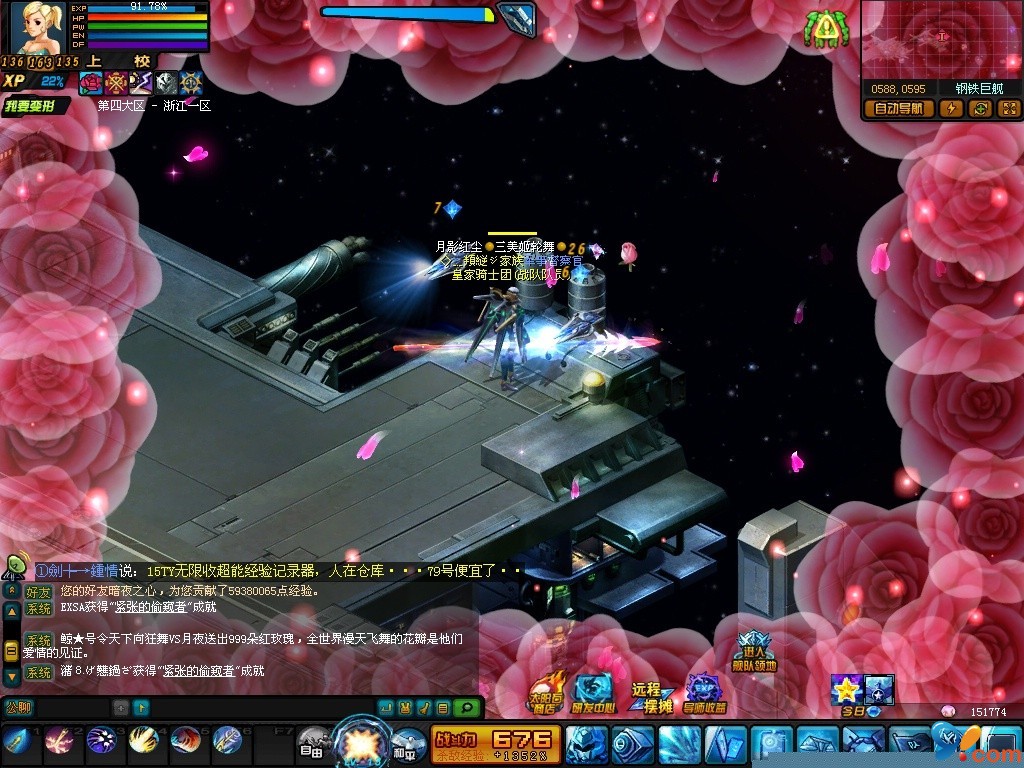Expand the minimap to fullscreen
The width and height of the screenshot is (1024, 768).
point(1008,109)
